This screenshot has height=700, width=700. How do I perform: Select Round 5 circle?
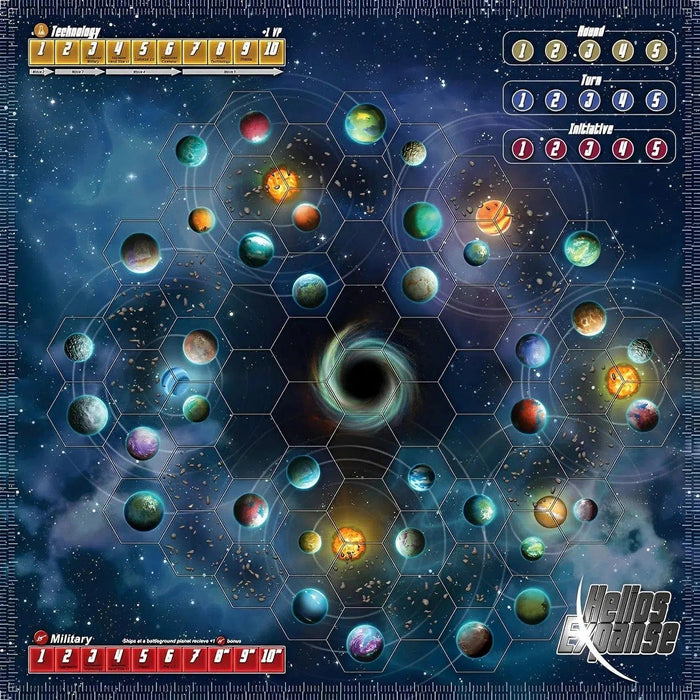pyautogui.click(x=655, y=50)
